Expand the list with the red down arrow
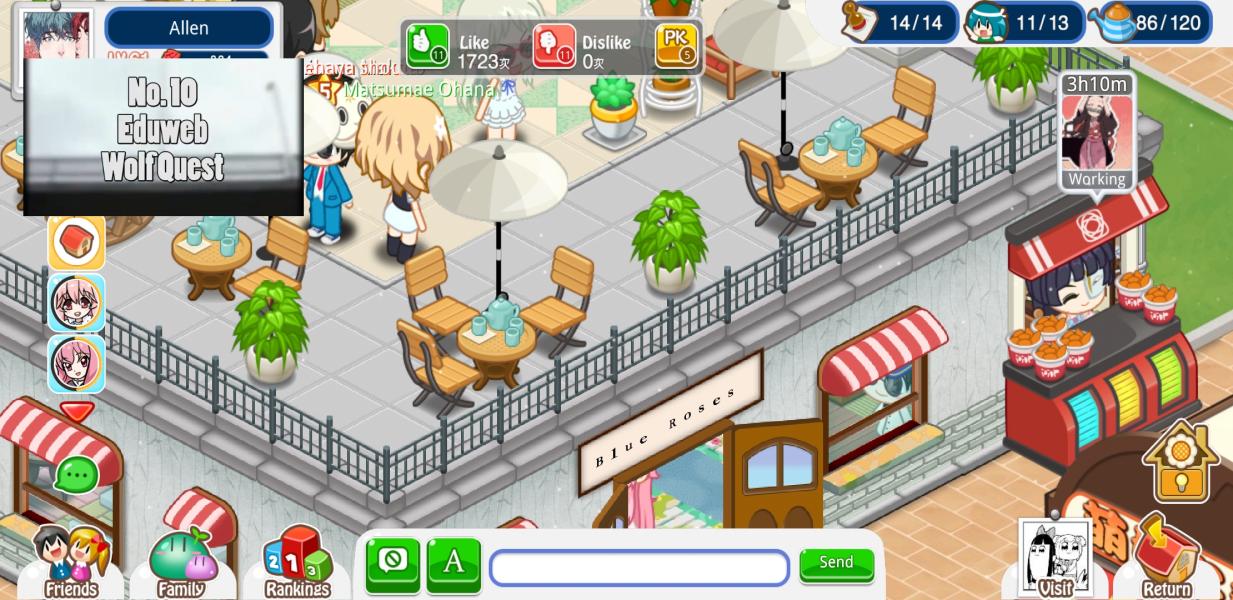This screenshot has height=600, width=1233. (77, 410)
